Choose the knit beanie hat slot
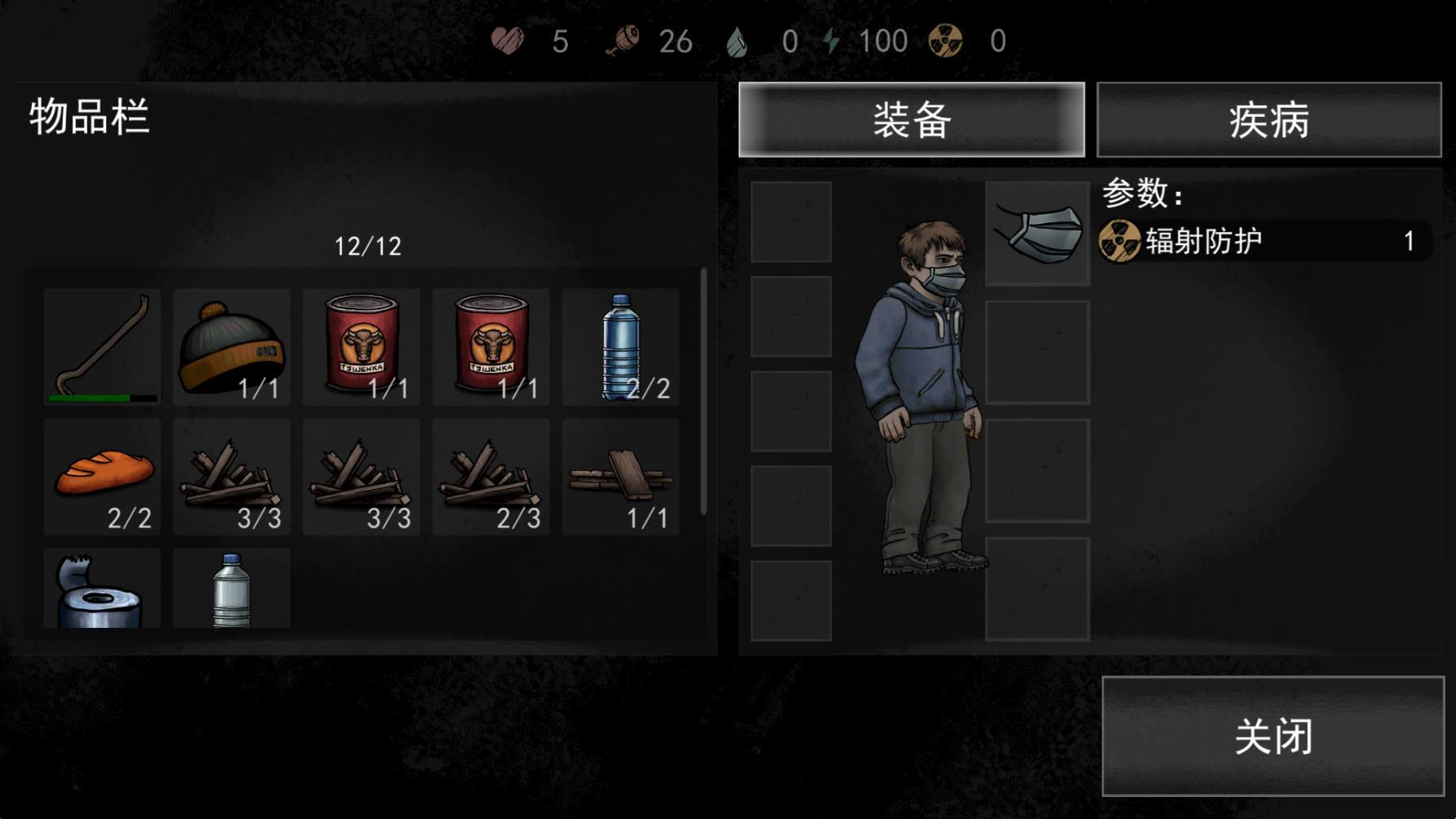 click(x=232, y=346)
